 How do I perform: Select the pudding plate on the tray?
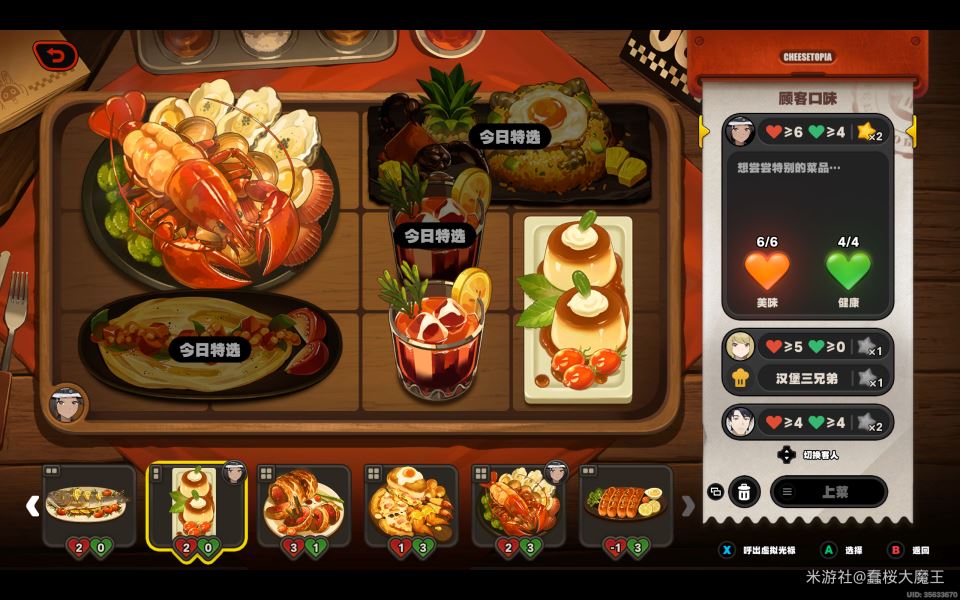pos(578,308)
